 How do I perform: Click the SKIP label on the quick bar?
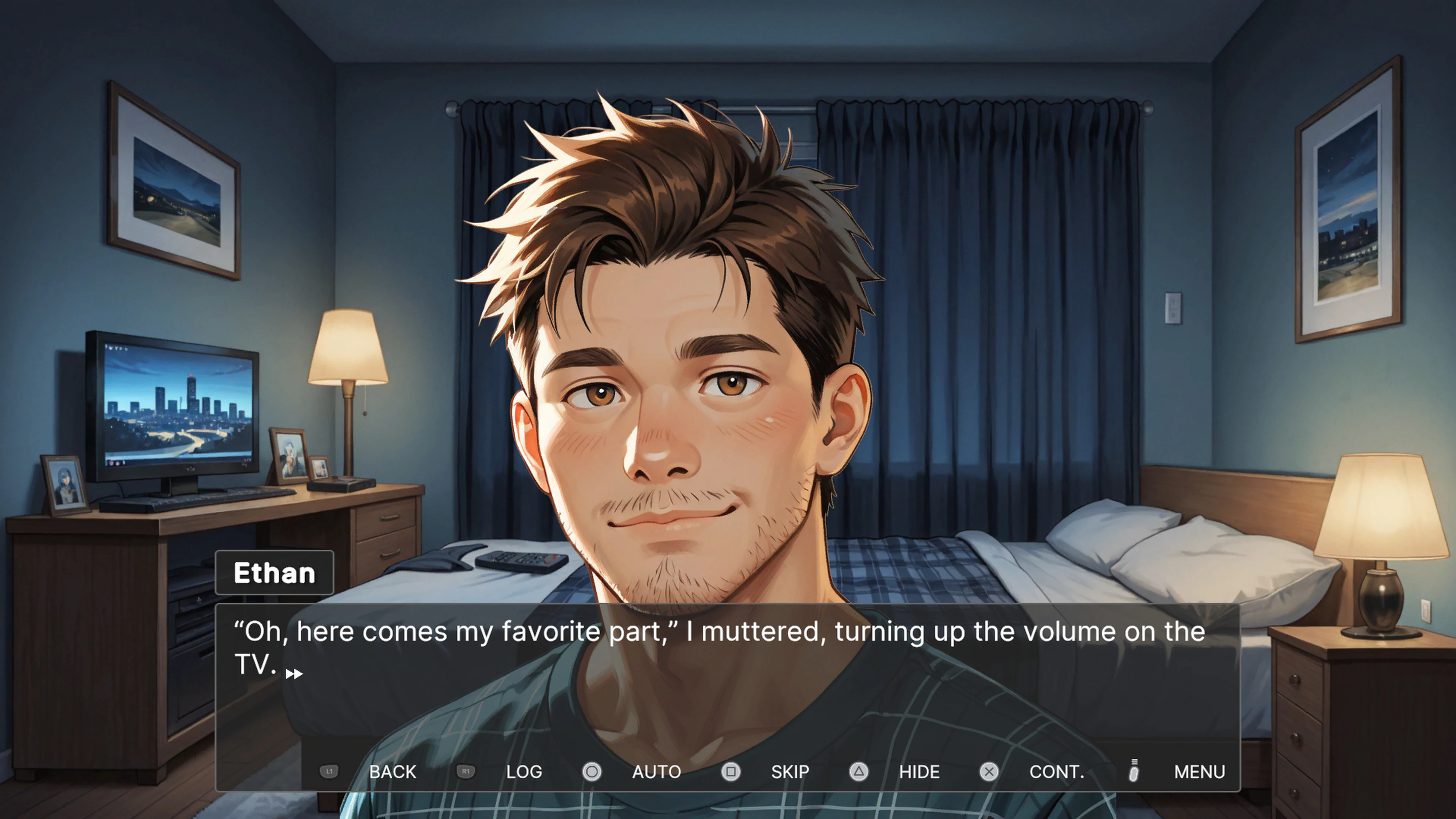(789, 772)
